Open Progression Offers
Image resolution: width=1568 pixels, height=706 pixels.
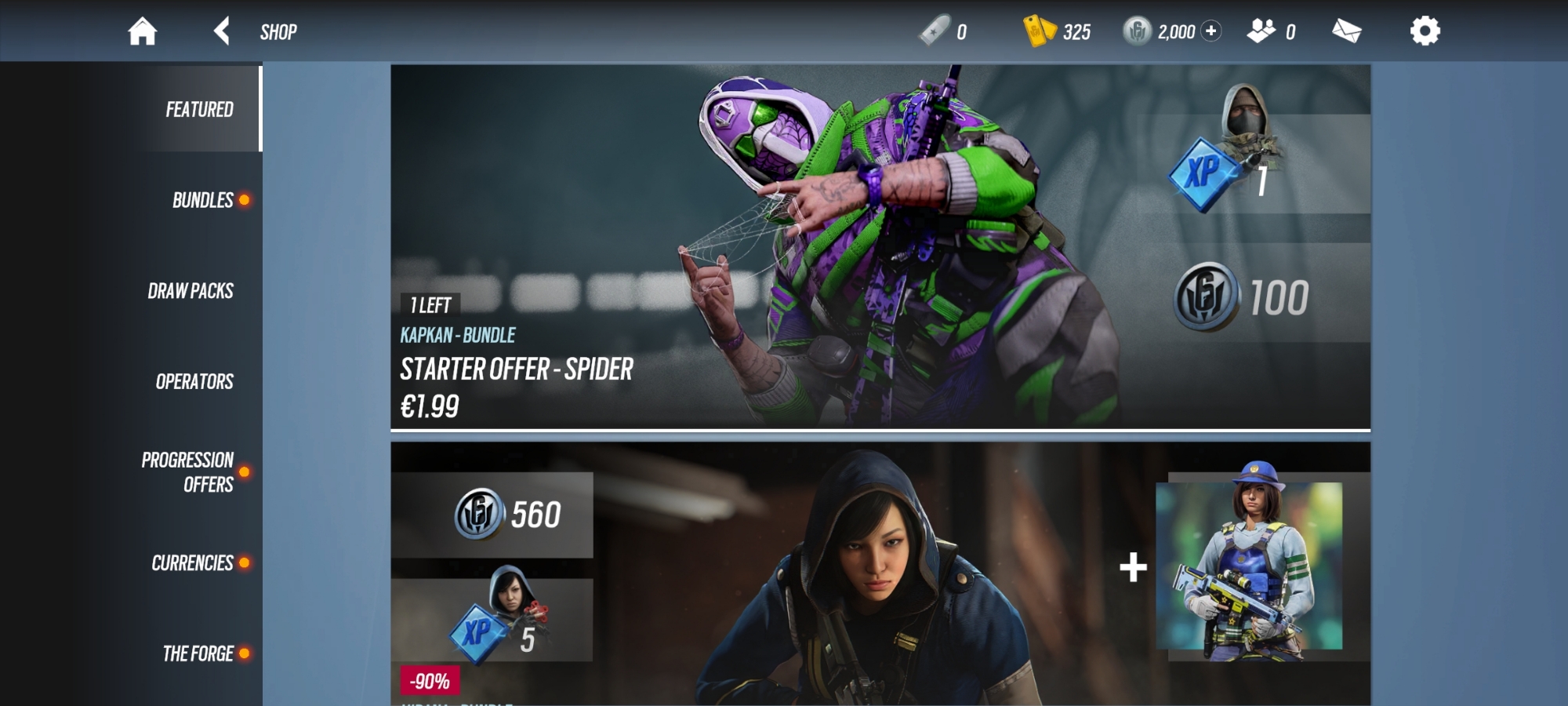click(188, 472)
